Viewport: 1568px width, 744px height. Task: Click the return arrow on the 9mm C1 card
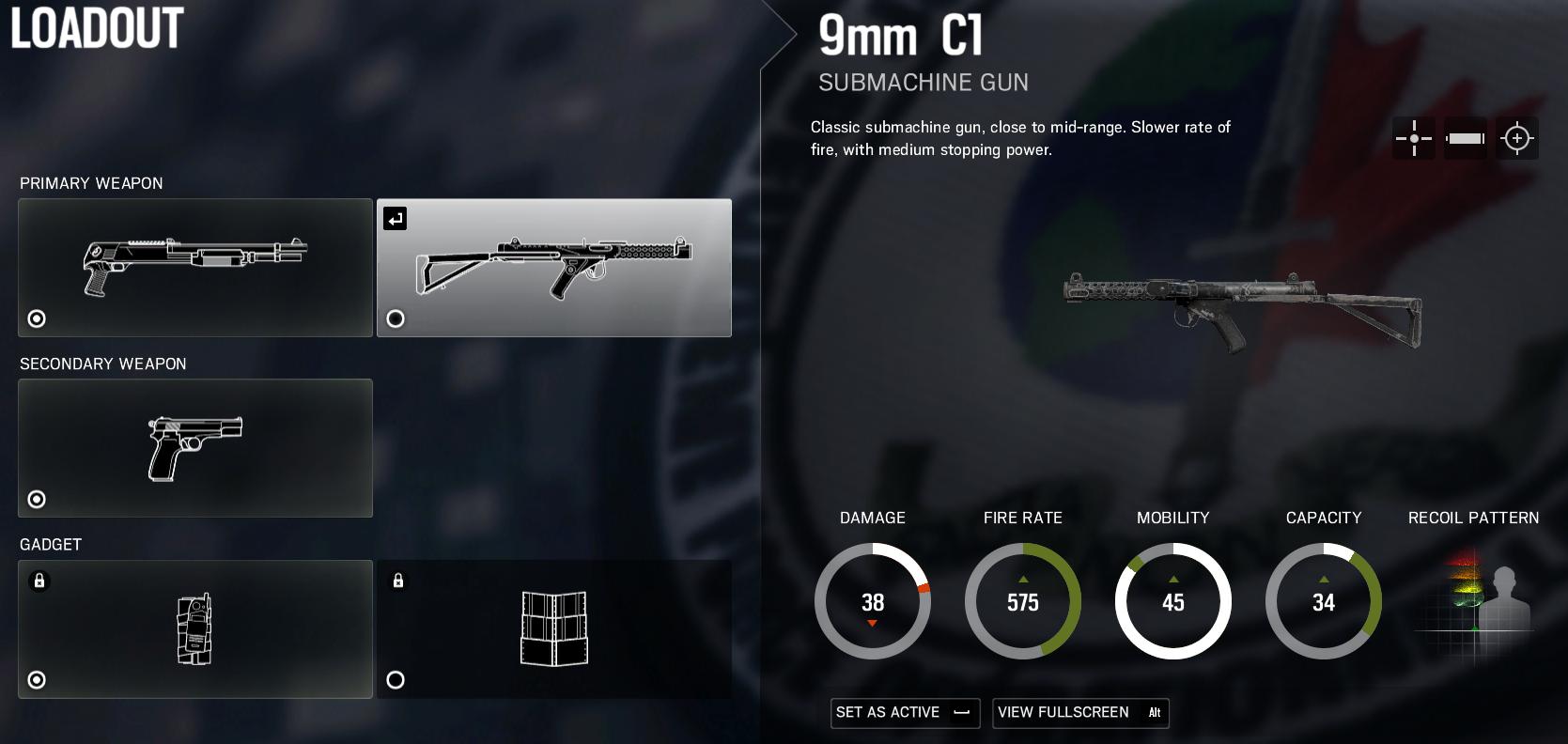(395, 218)
